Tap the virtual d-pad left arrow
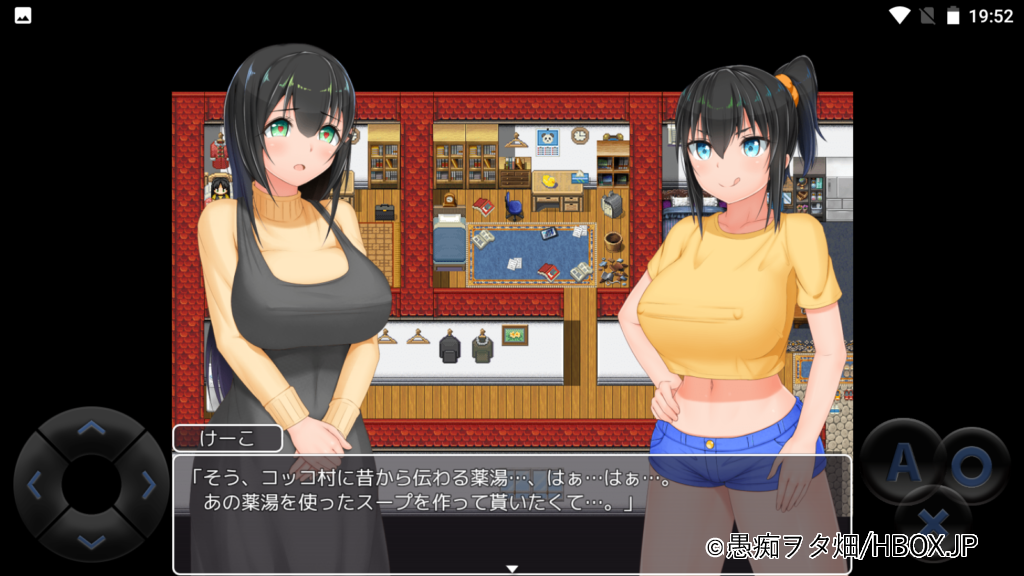 (34, 486)
